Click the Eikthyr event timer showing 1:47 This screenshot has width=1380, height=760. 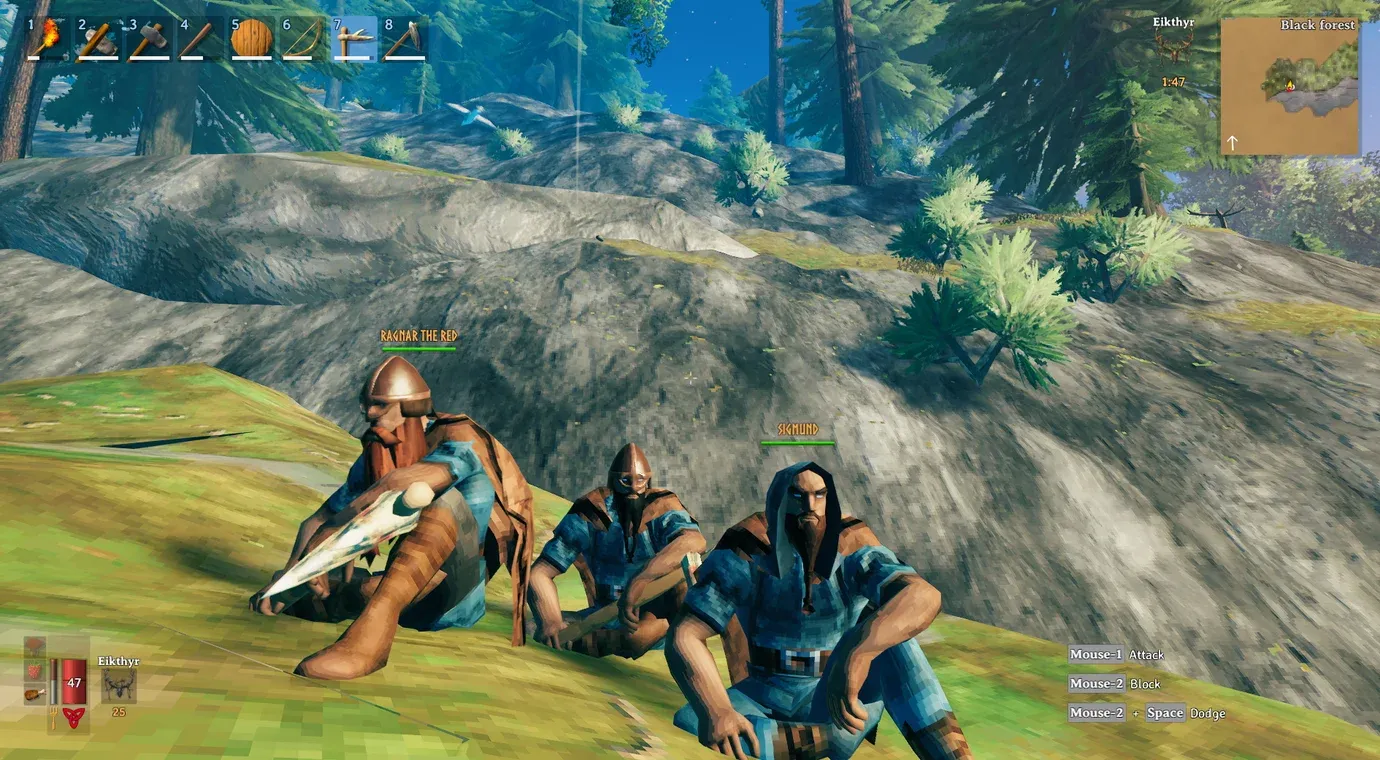[x=1173, y=82]
